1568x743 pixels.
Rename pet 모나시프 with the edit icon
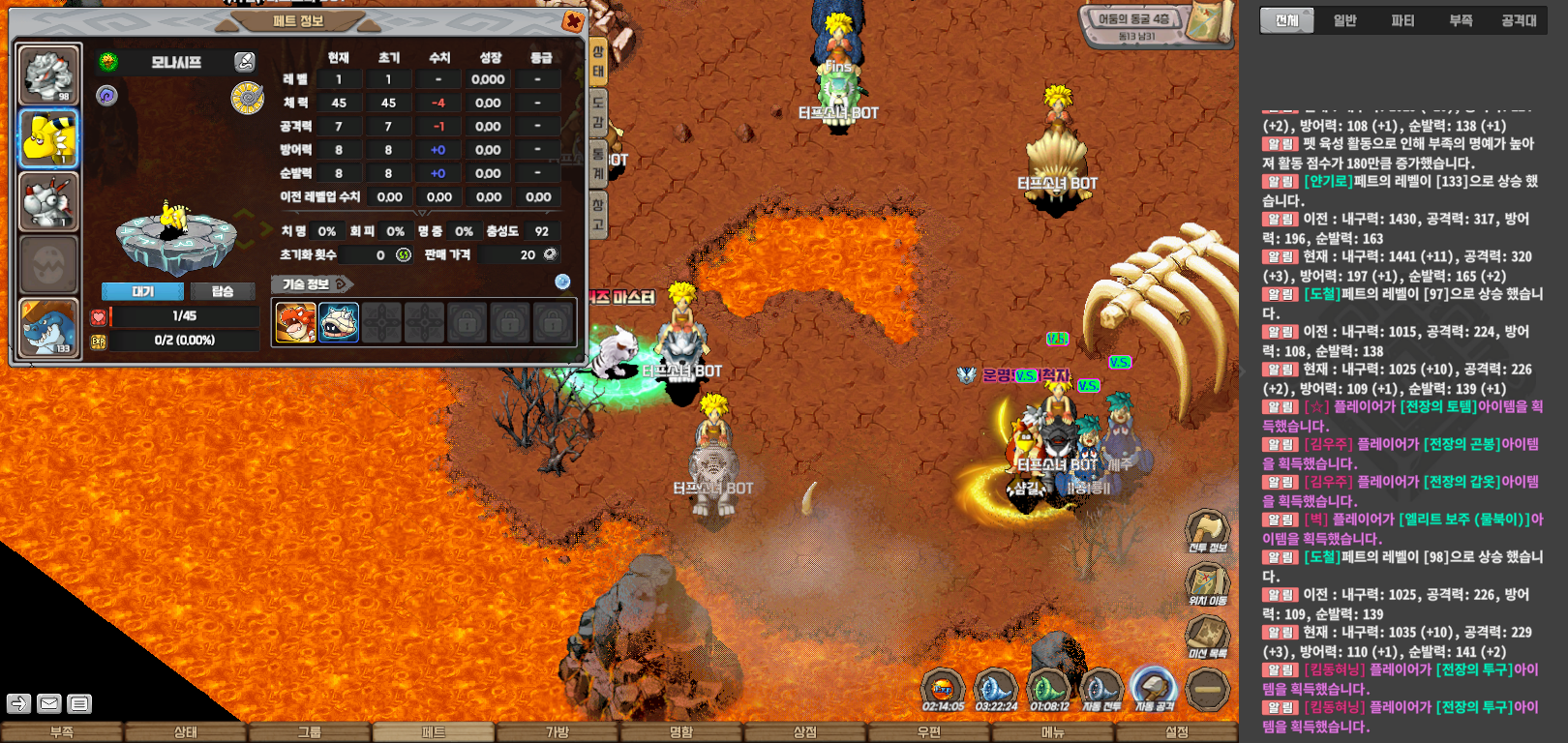245,62
